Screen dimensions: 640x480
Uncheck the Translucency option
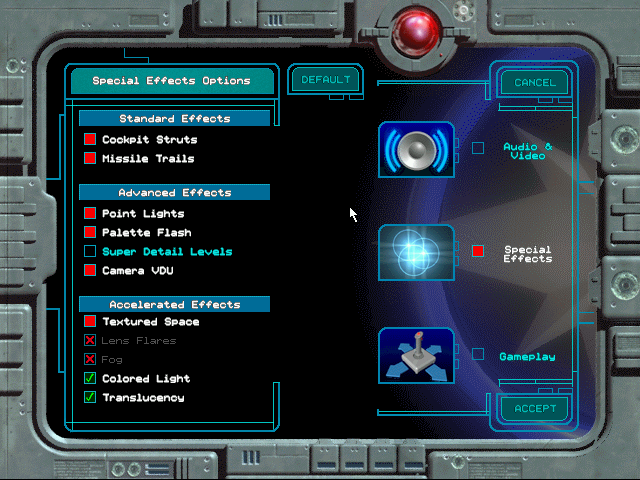click(90, 397)
